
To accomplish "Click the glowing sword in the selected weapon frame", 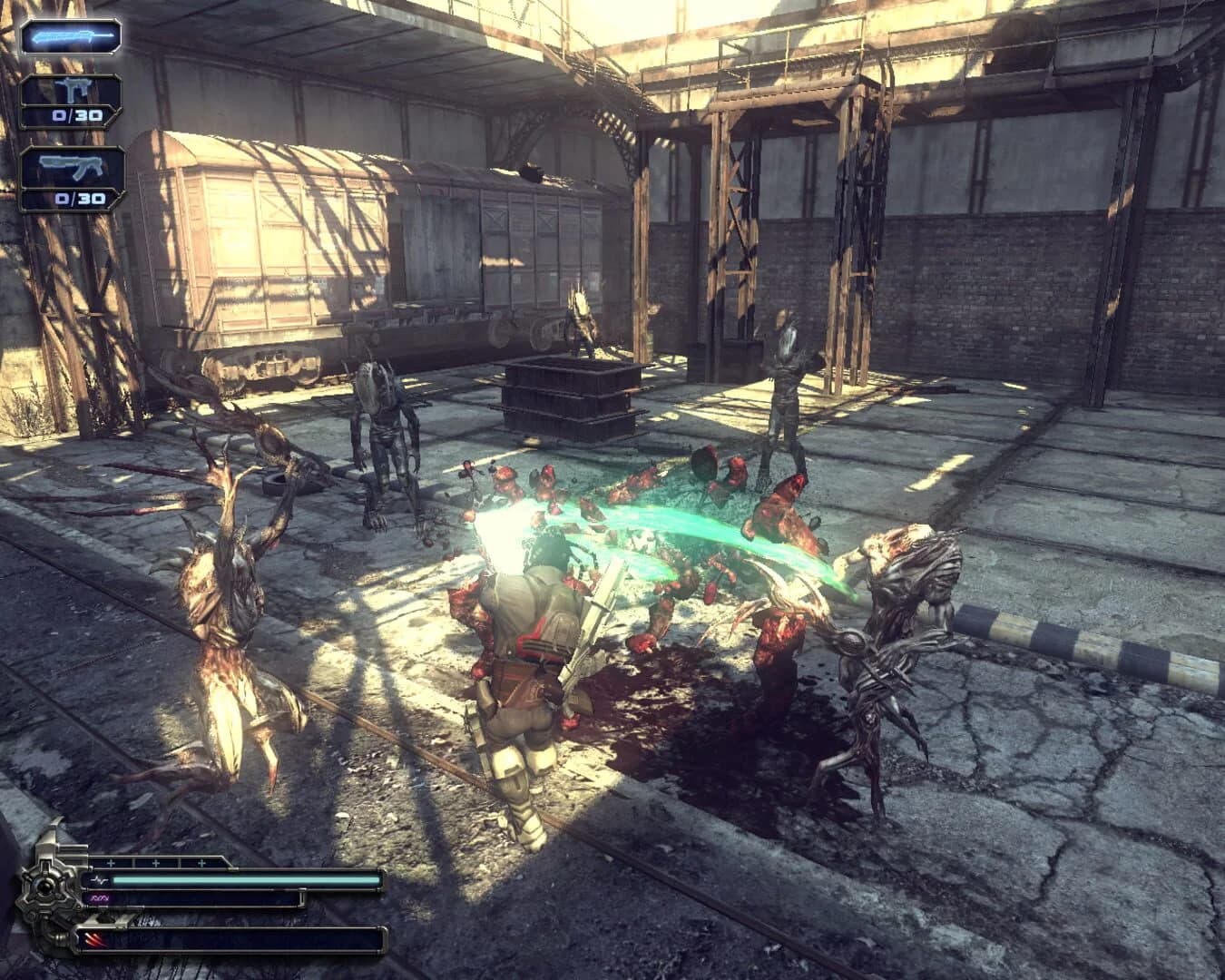I will tap(73, 36).
